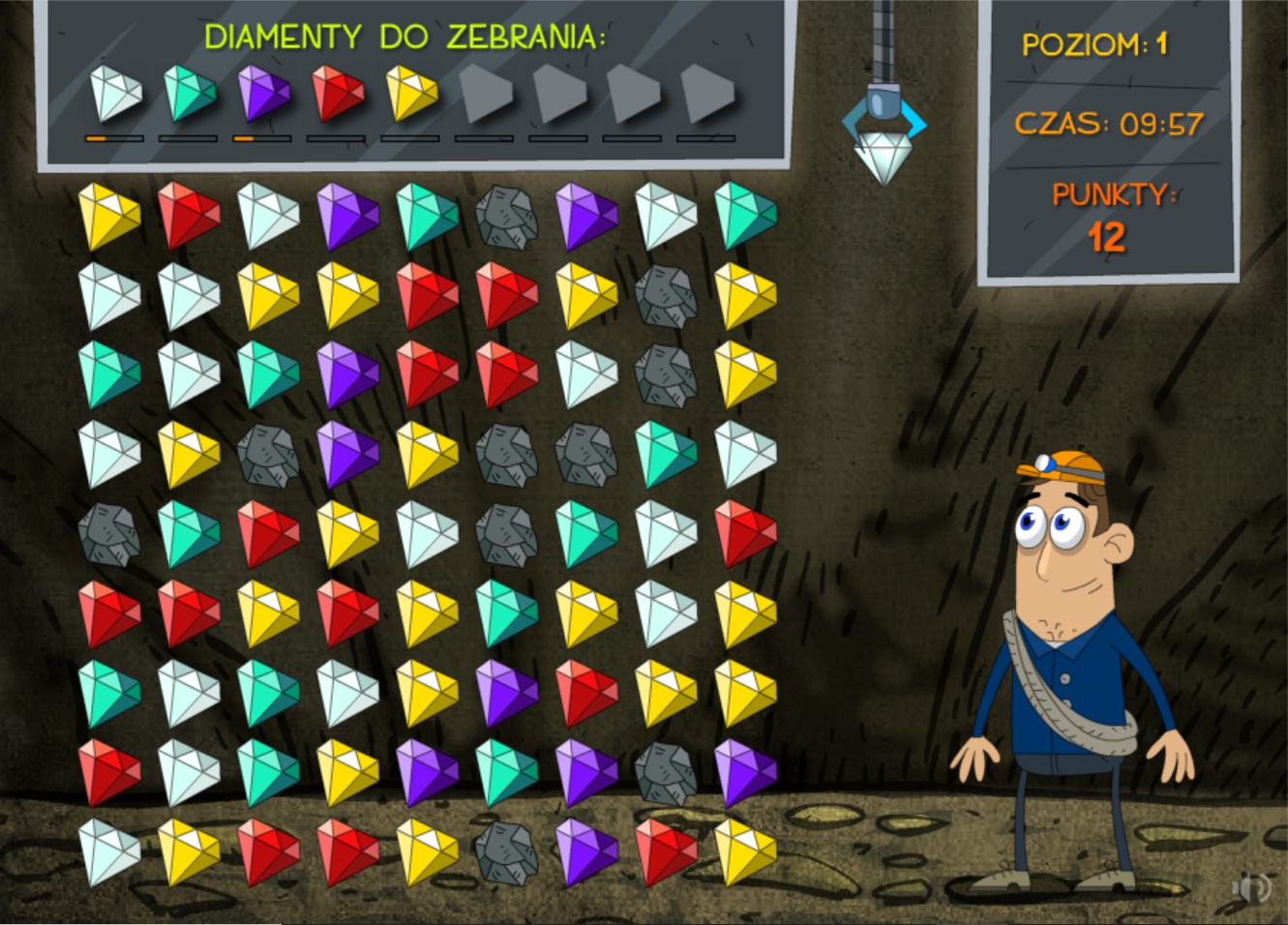Click the CZAS 09:57 timer display
Viewport: 1288px width, 925px height.
pyautogui.click(x=1109, y=125)
